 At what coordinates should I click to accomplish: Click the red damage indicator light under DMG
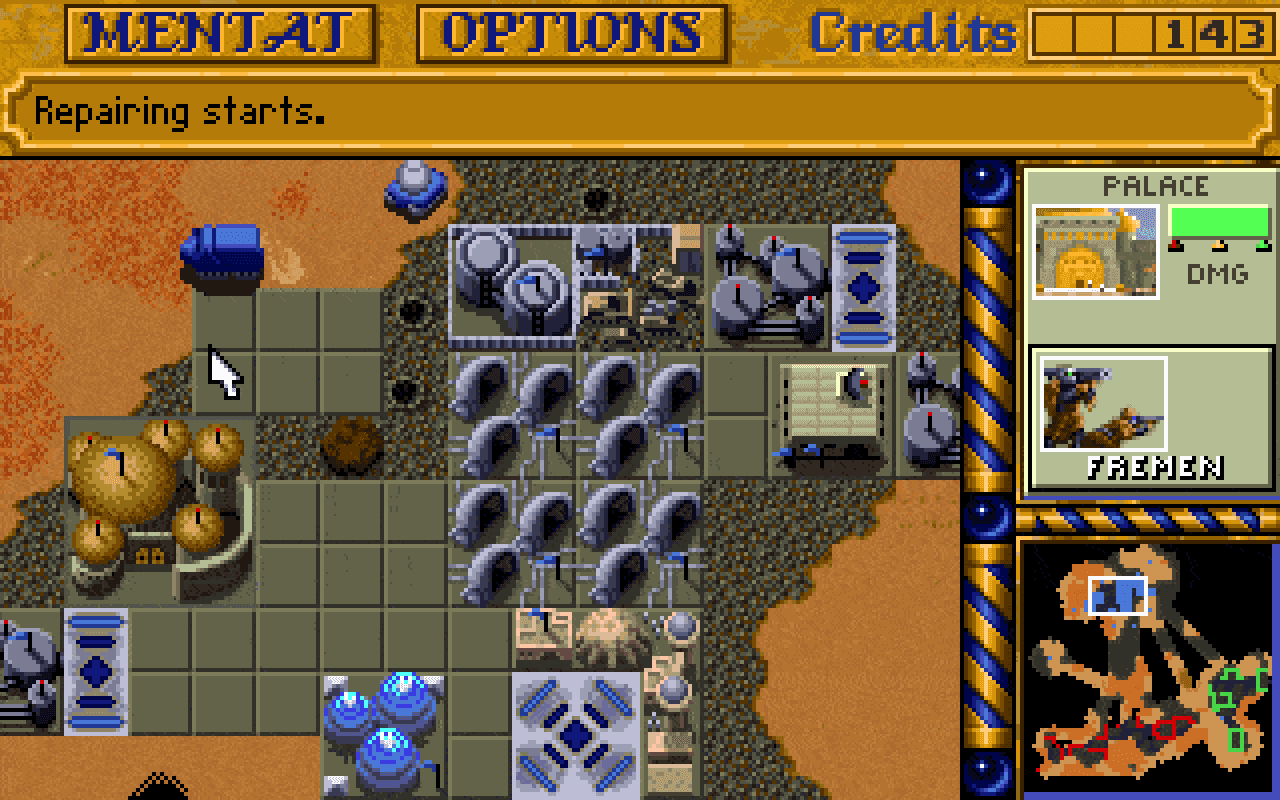[x=1174, y=246]
